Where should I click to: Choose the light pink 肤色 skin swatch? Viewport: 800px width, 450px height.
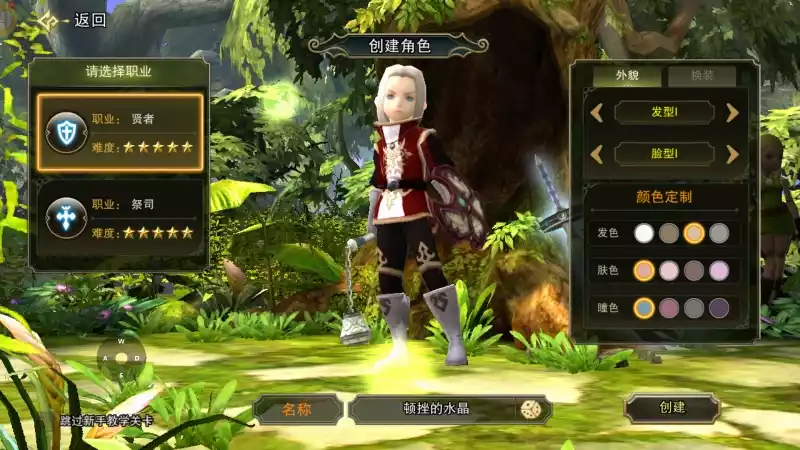click(x=669, y=270)
